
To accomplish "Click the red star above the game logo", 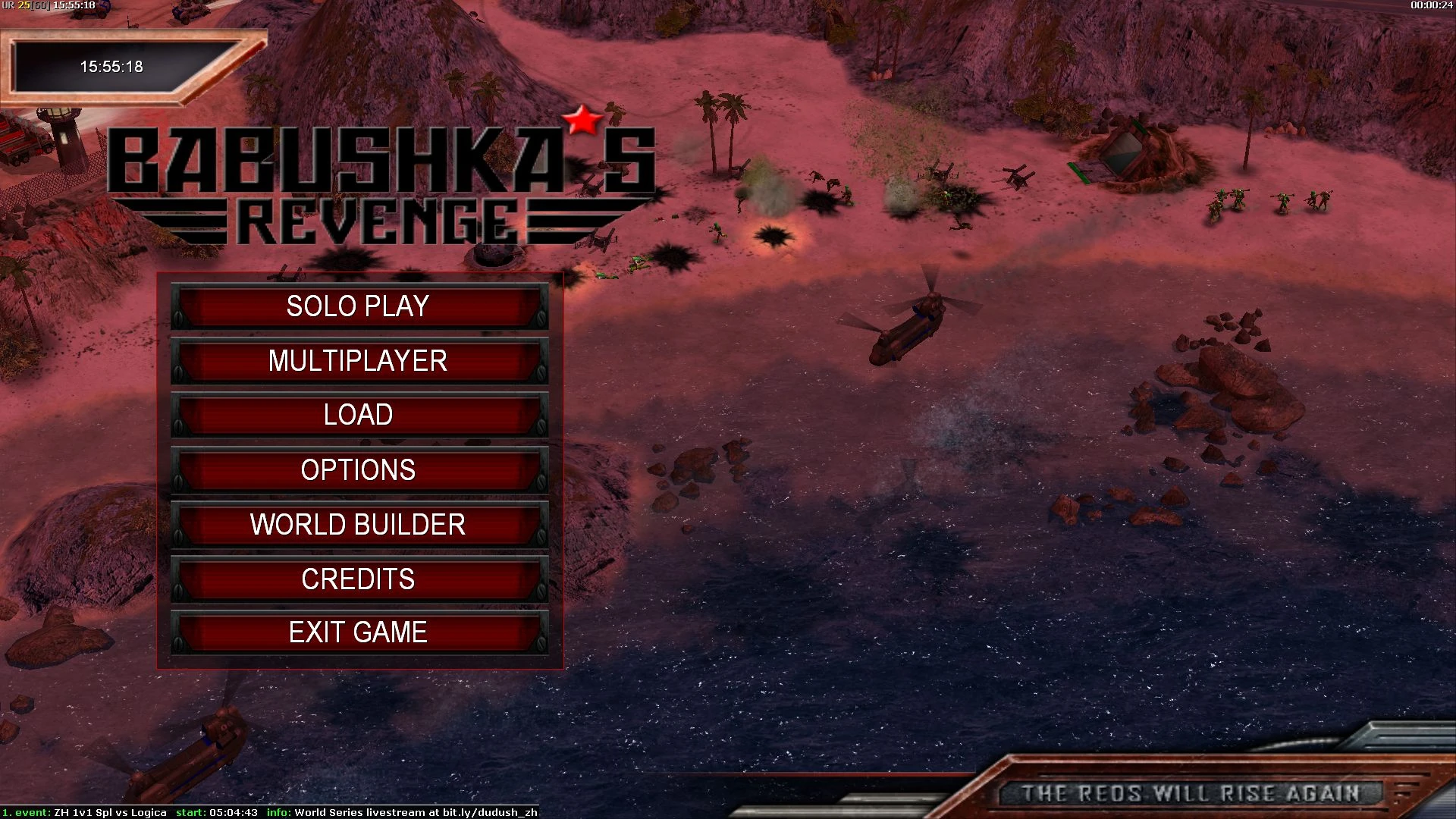I will [583, 120].
